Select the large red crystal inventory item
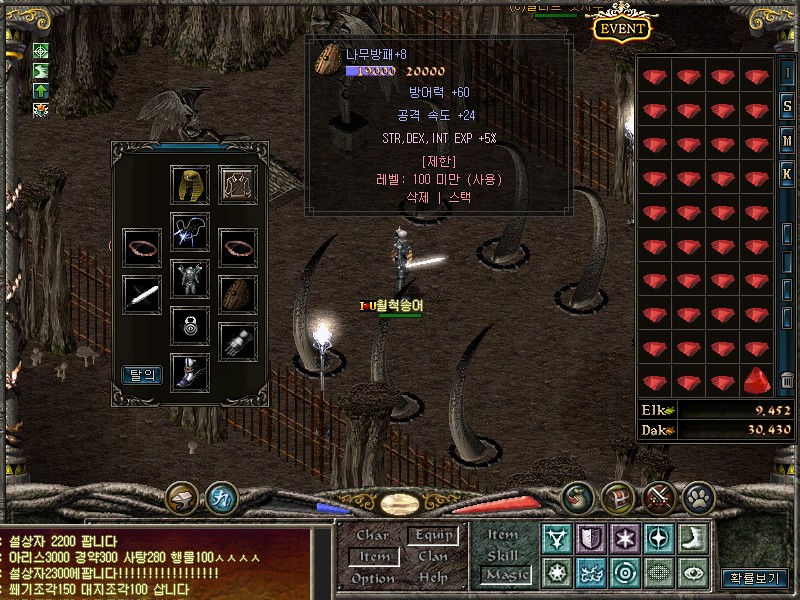 [x=756, y=381]
